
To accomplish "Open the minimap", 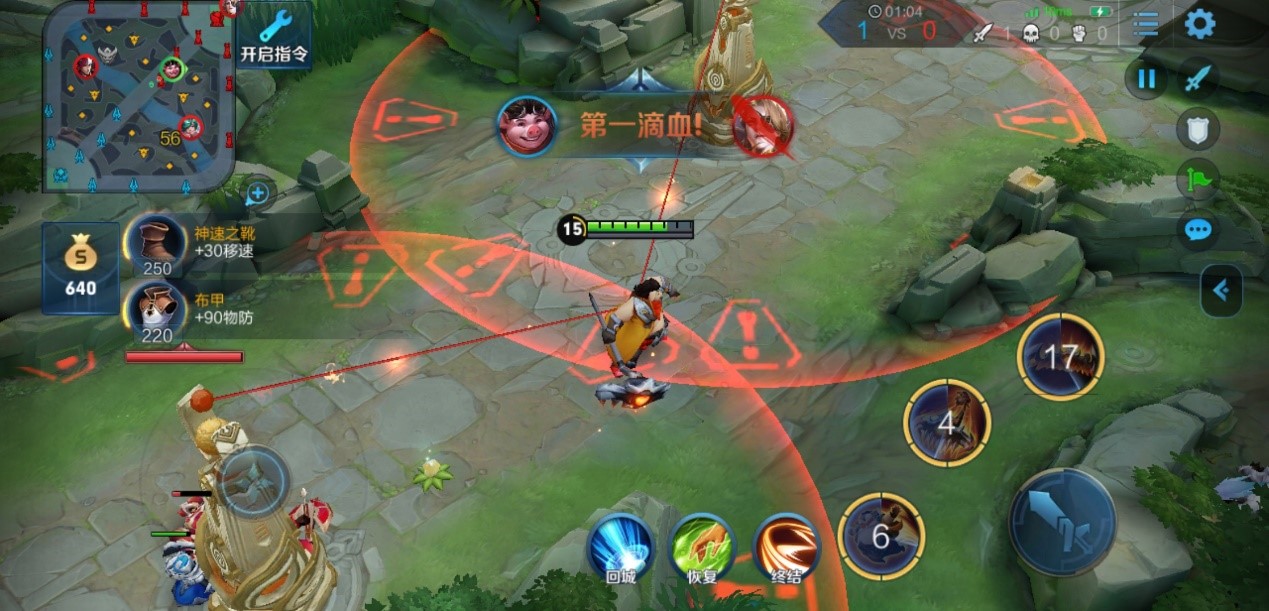I will coord(138,95).
